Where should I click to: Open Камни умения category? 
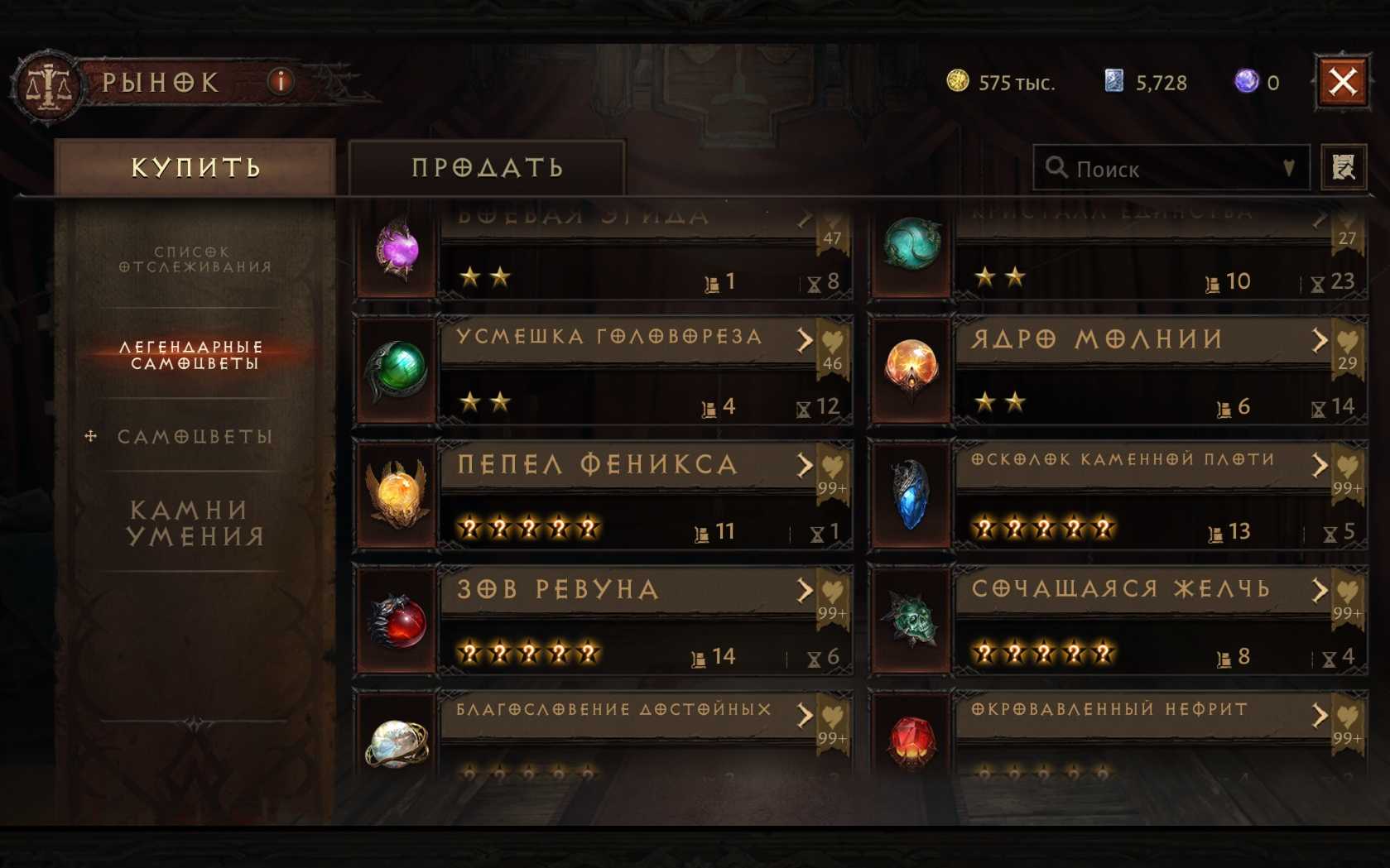[195, 523]
